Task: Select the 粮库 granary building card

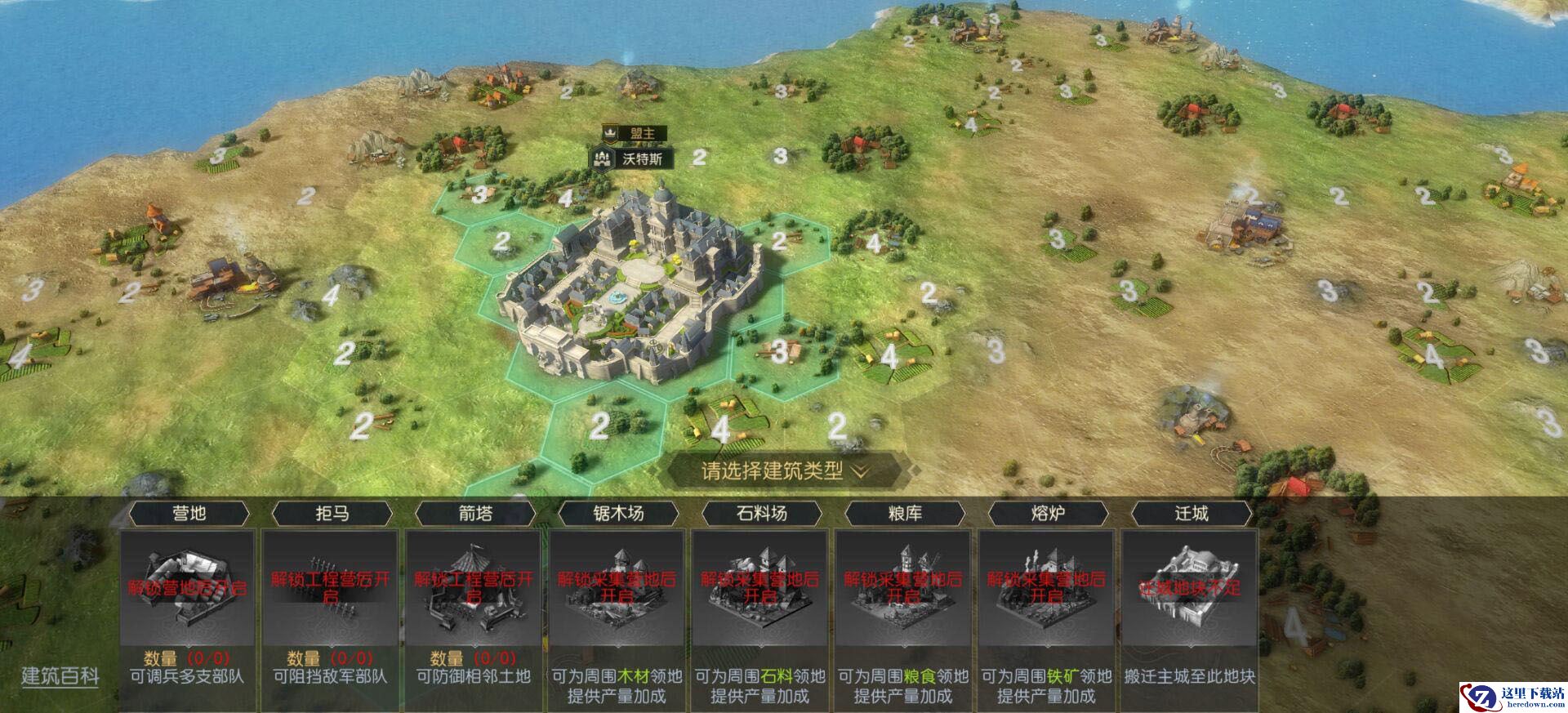Action: tap(903, 588)
